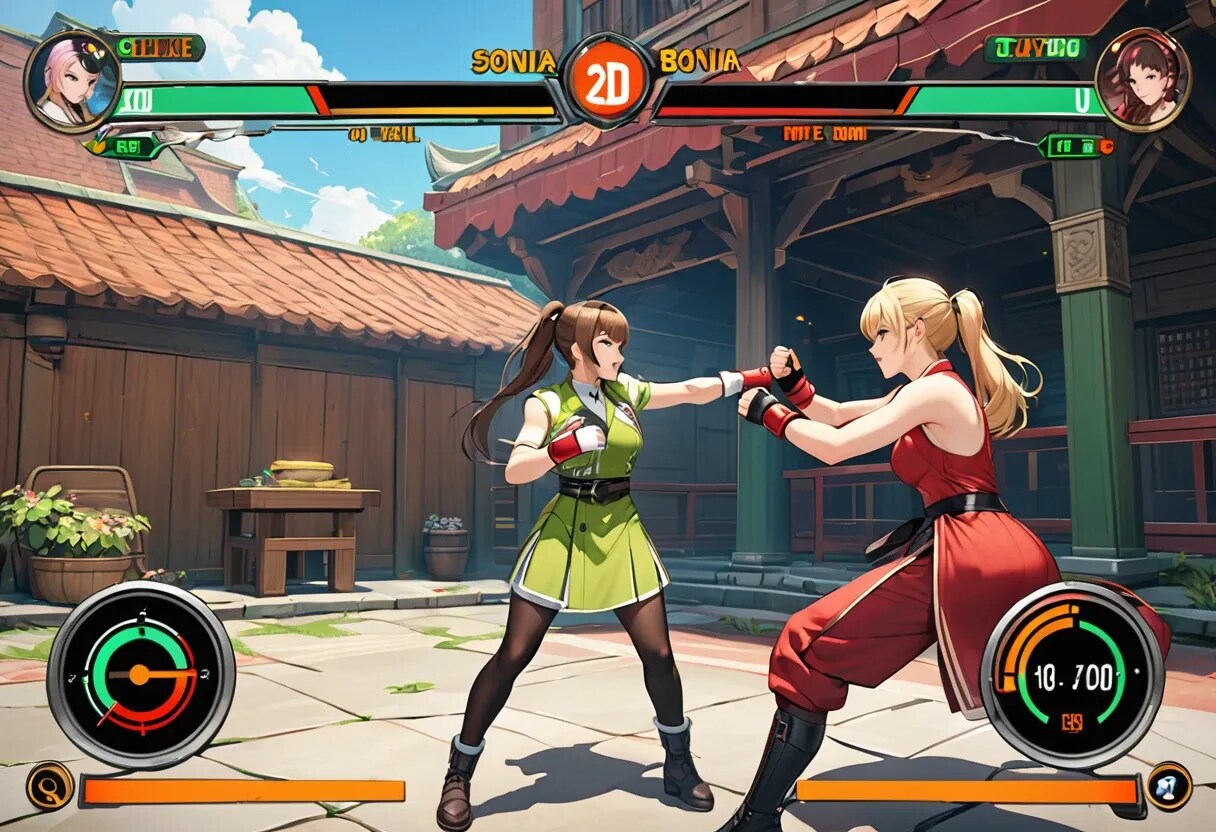The image size is (1216, 832).
Task: Select the magnifier icon beside the orange bar
Action: pos(49,786)
